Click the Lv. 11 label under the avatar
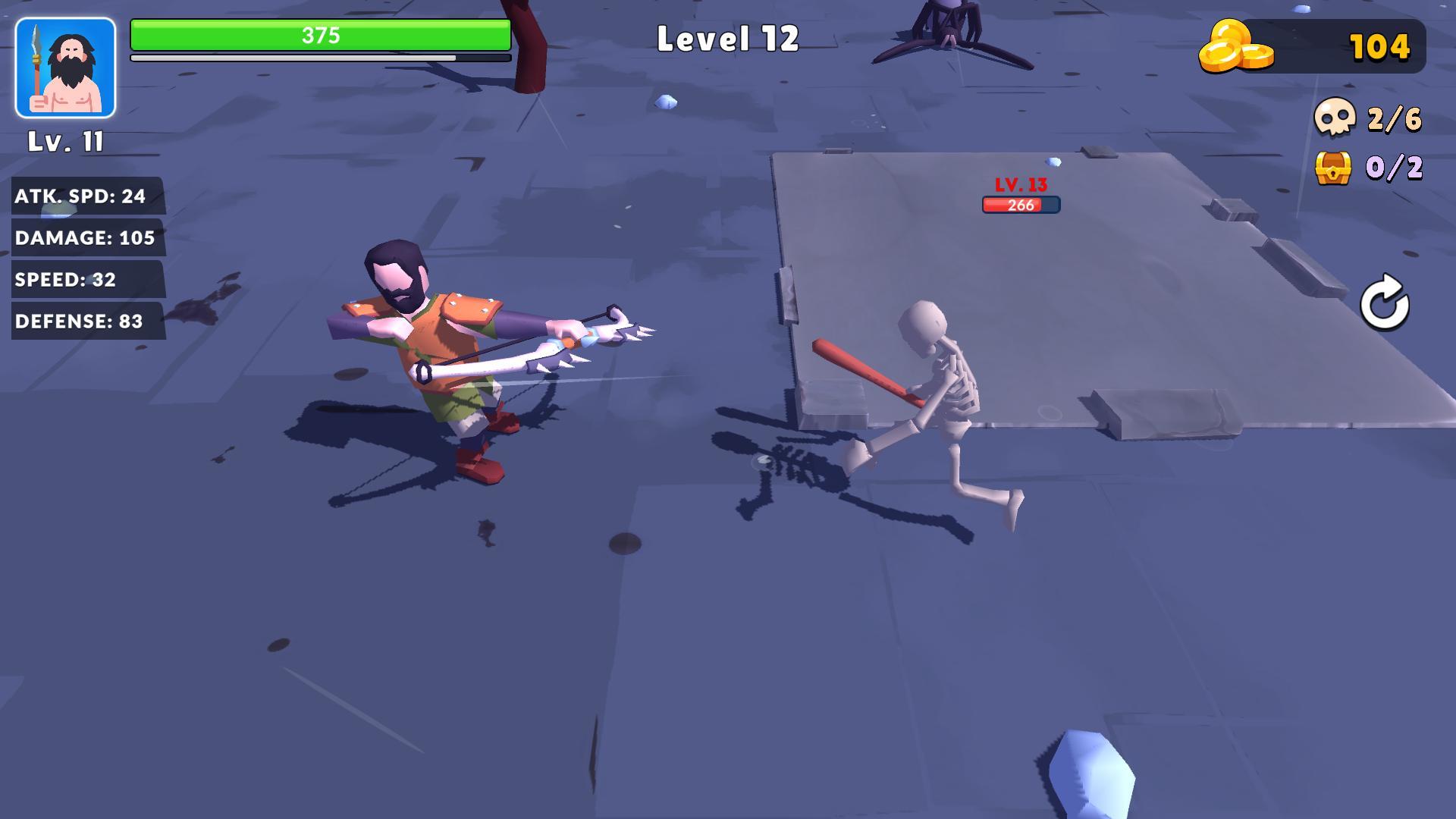Image resolution: width=1456 pixels, height=819 pixels. click(x=64, y=141)
